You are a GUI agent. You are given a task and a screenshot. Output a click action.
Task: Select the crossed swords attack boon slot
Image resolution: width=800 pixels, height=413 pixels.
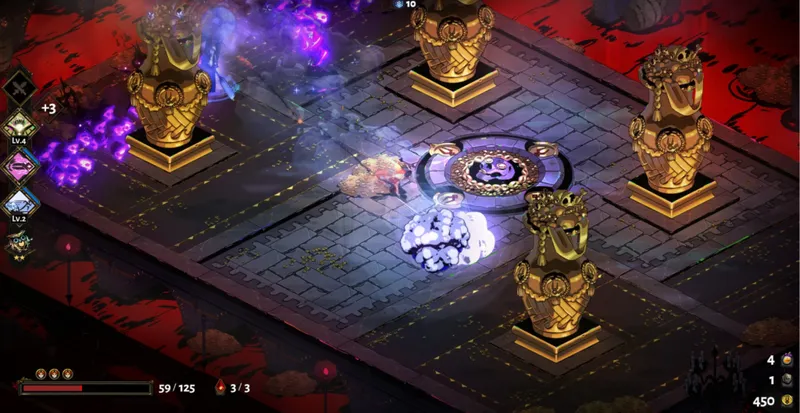click(x=20, y=90)
